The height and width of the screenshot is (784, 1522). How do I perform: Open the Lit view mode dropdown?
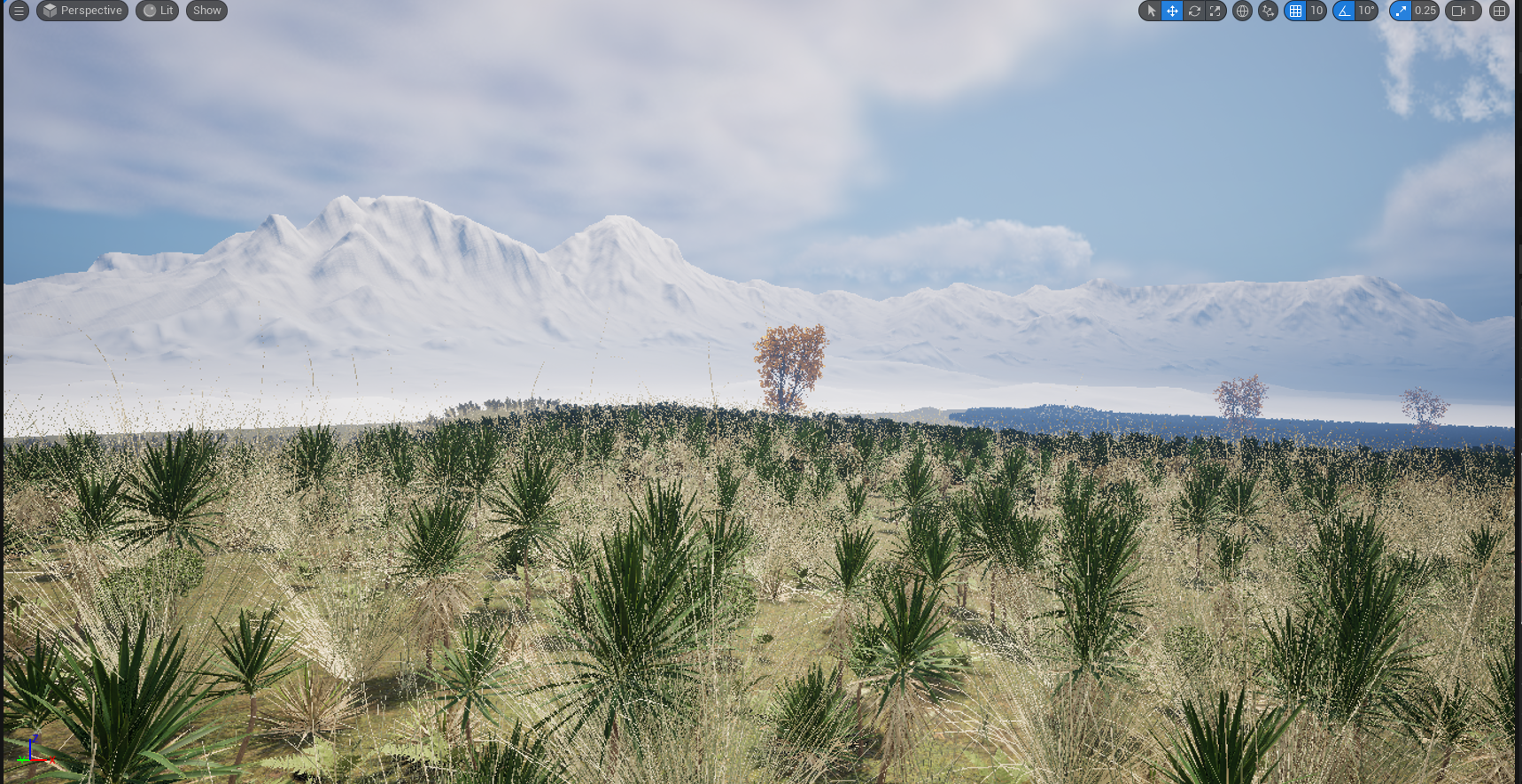point(158,11)
